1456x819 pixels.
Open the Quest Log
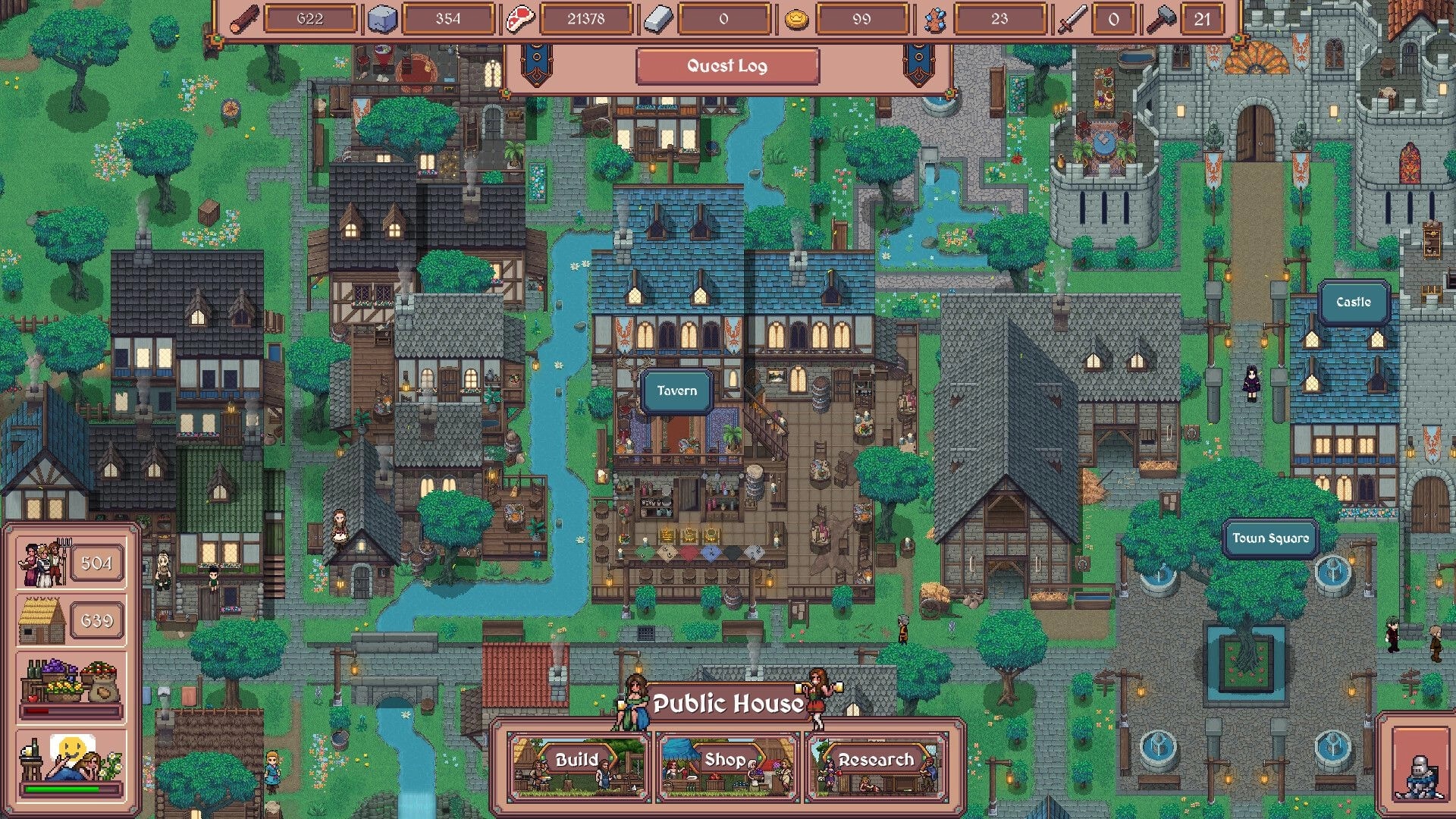point(726,66)
